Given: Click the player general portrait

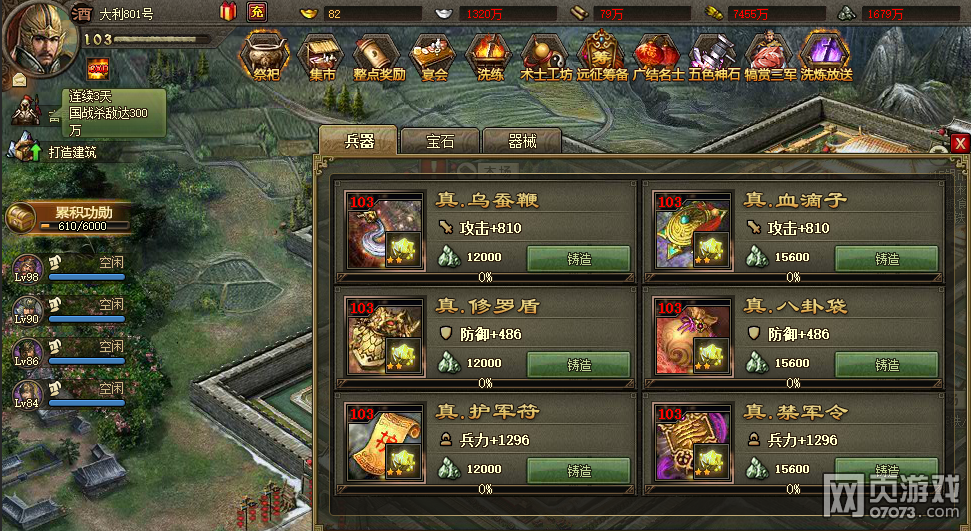Looking at the screenshot, I should pyautogui.click(x=35, y=35).
